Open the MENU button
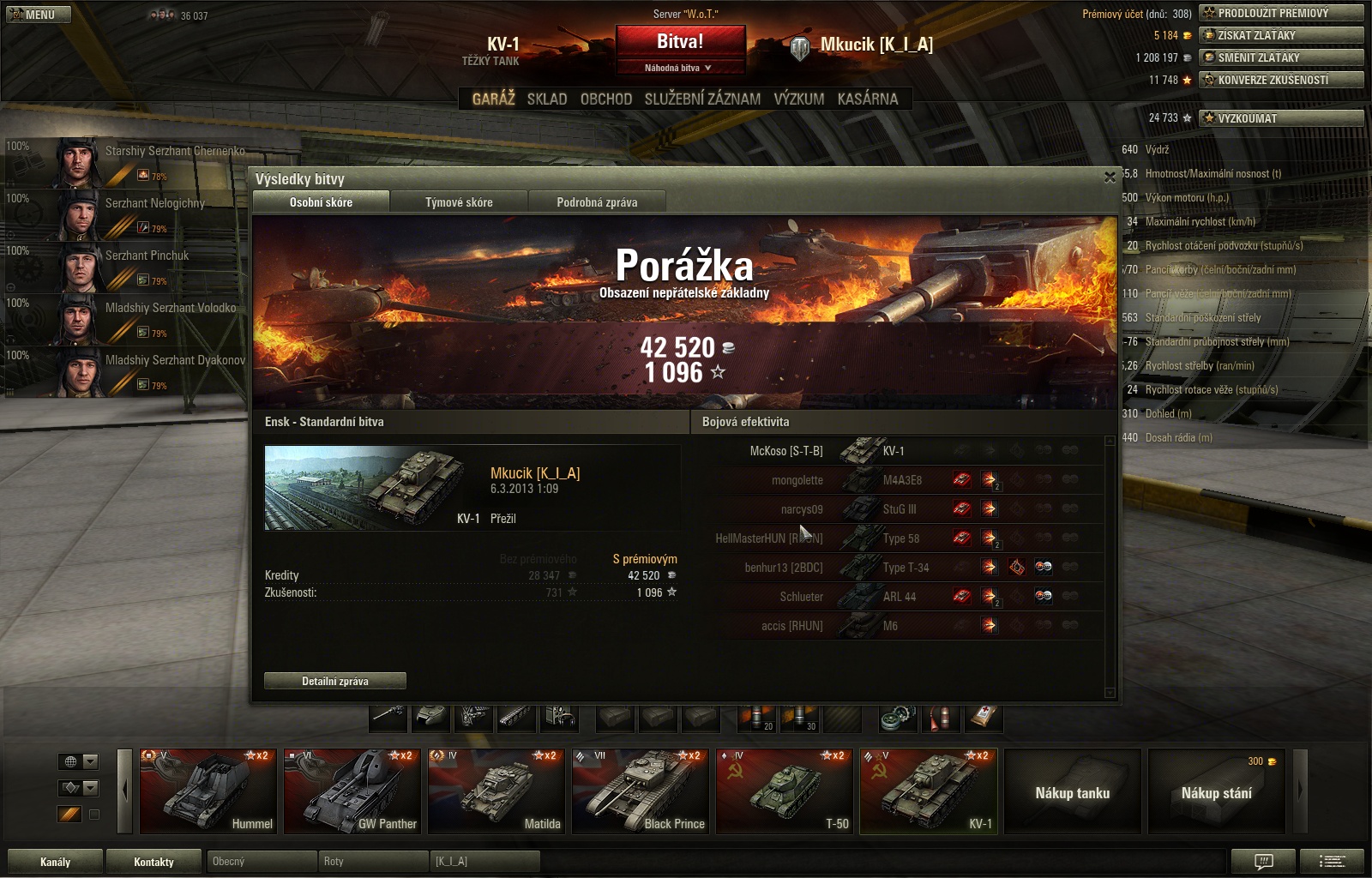1372x878 pixels. coord(38,15)
